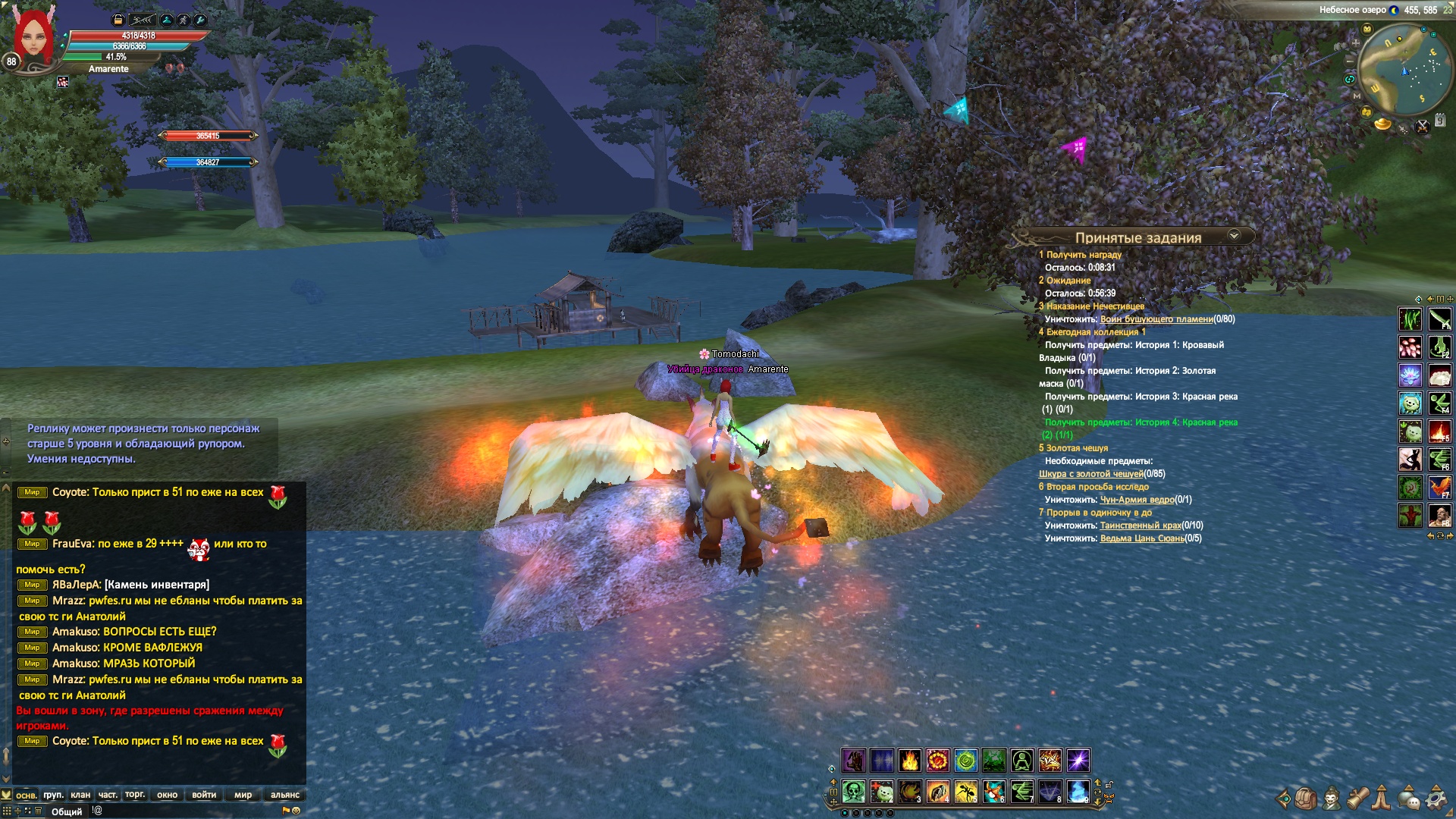Follow the Шкура с золотой чешуей quest link
Image resolution: width=1456 pixels, height=819 pixels.
(1090, 474)
